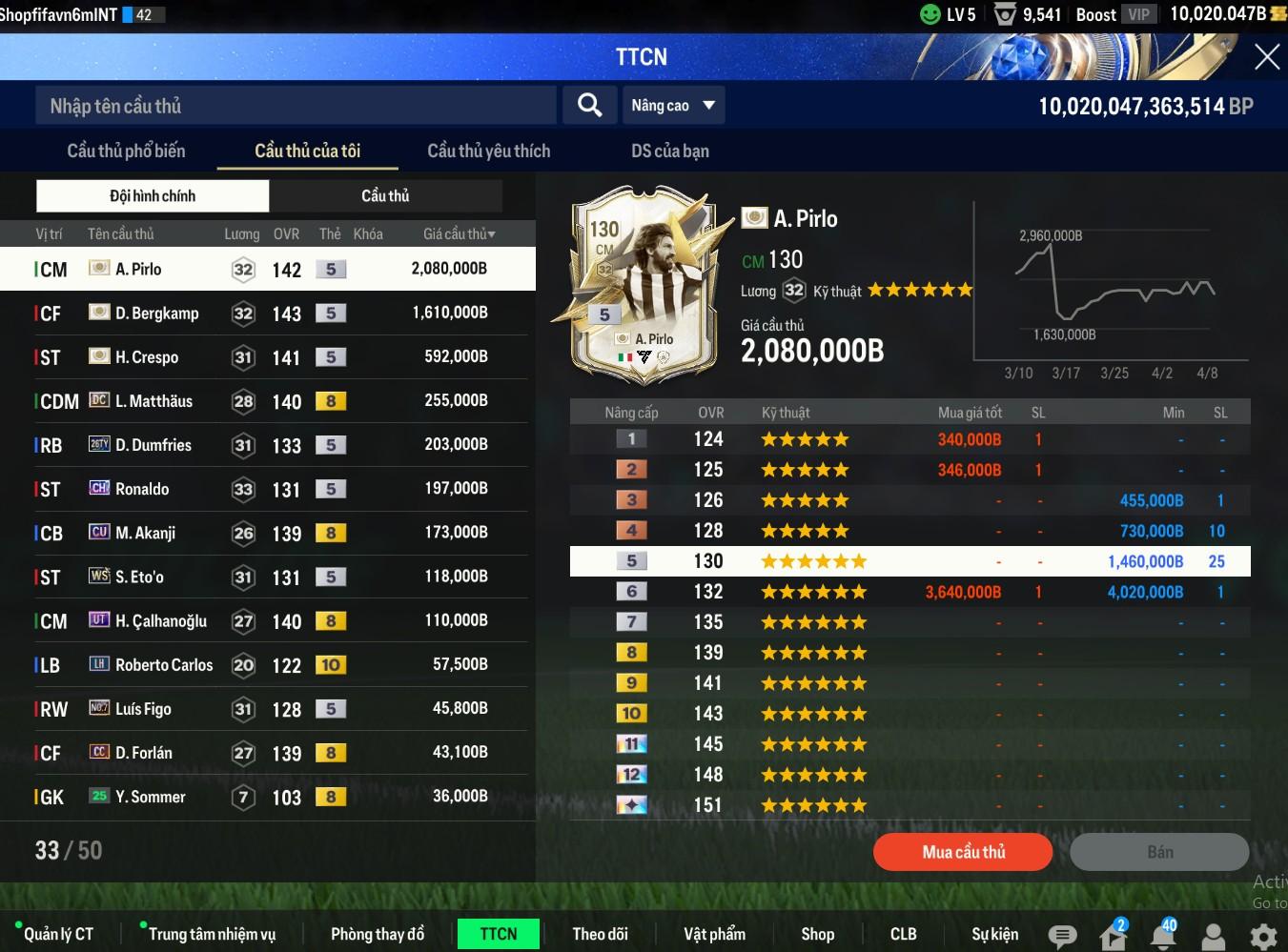The height and width of the screenshot is (952, 1288).
Task: Select the Cầu thủ list toggle
Action: pos(385,195)
